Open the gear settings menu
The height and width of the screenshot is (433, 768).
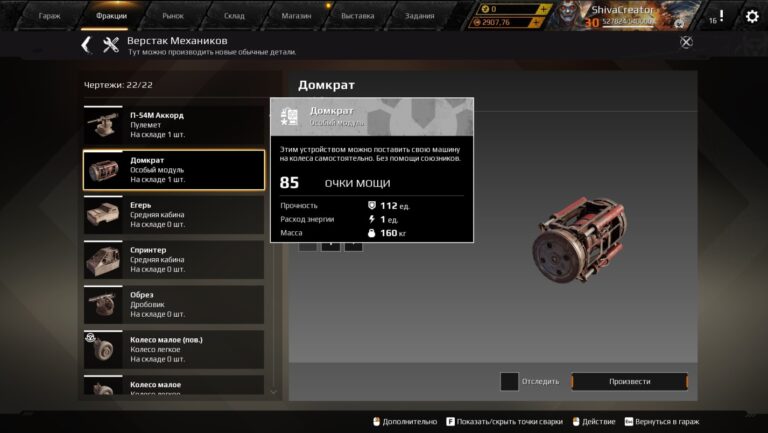[752, 16]
